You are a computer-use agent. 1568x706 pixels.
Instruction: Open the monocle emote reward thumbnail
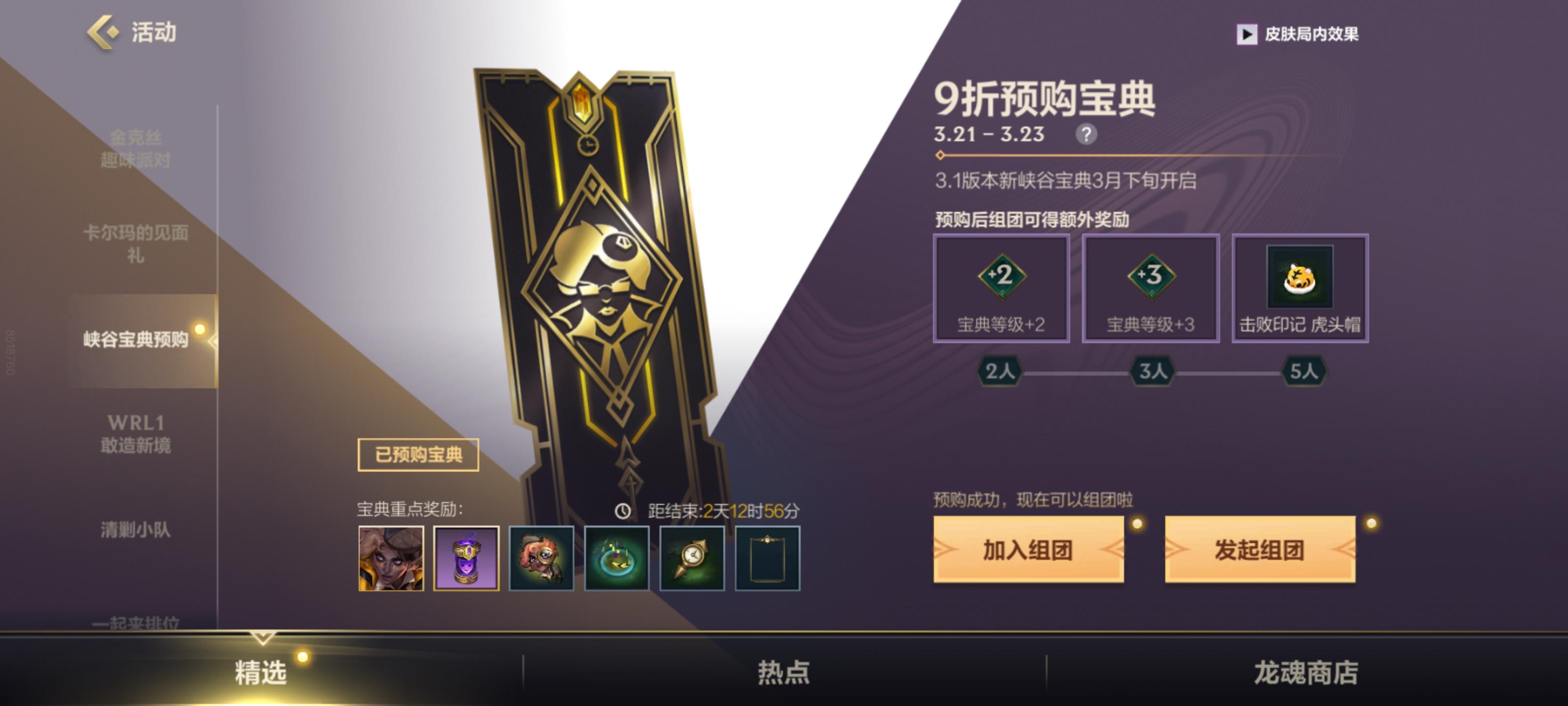[x=542, y=559]
